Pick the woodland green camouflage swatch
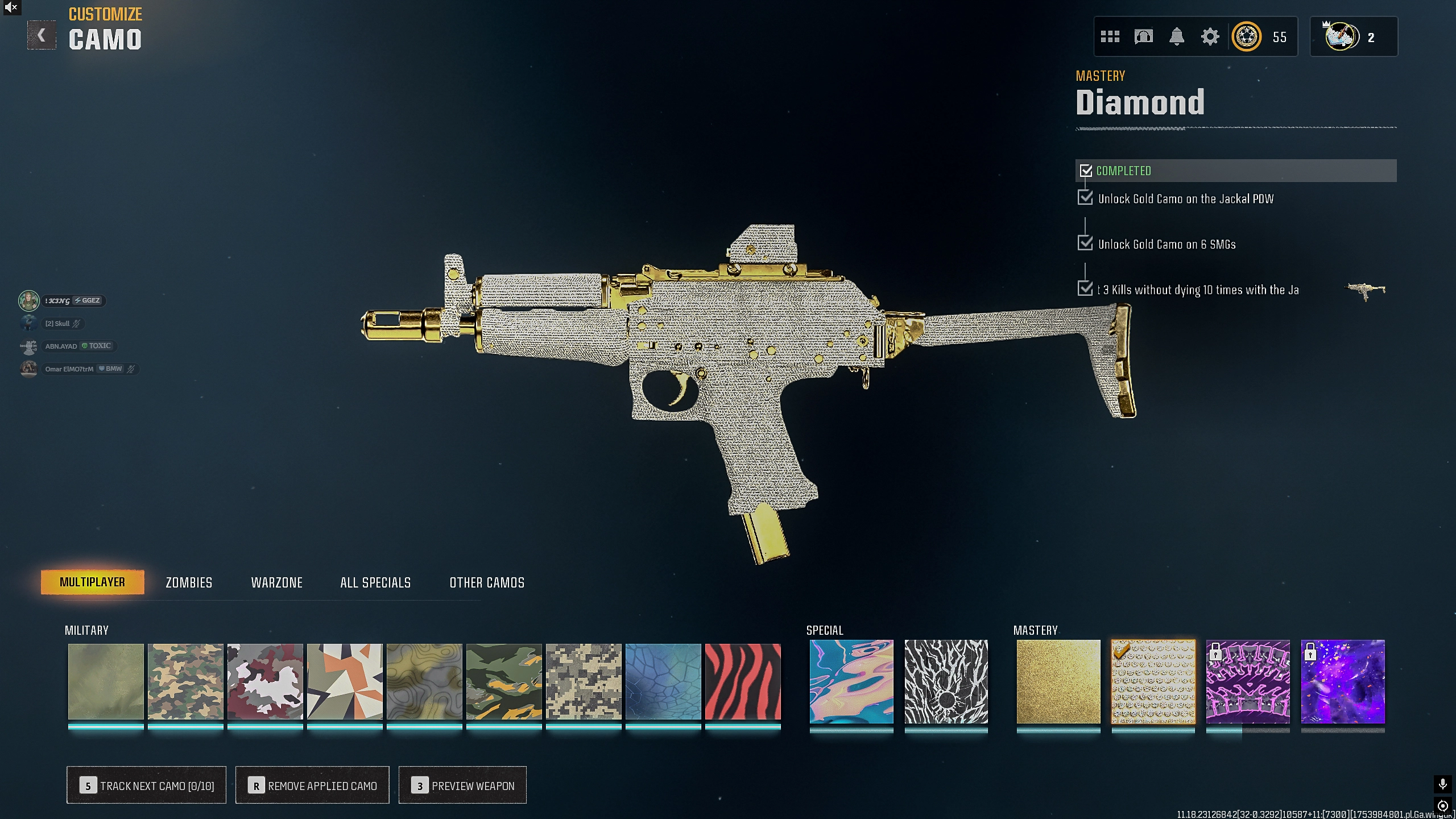Screen dimensions: 1456x819 tap(185, 681)
